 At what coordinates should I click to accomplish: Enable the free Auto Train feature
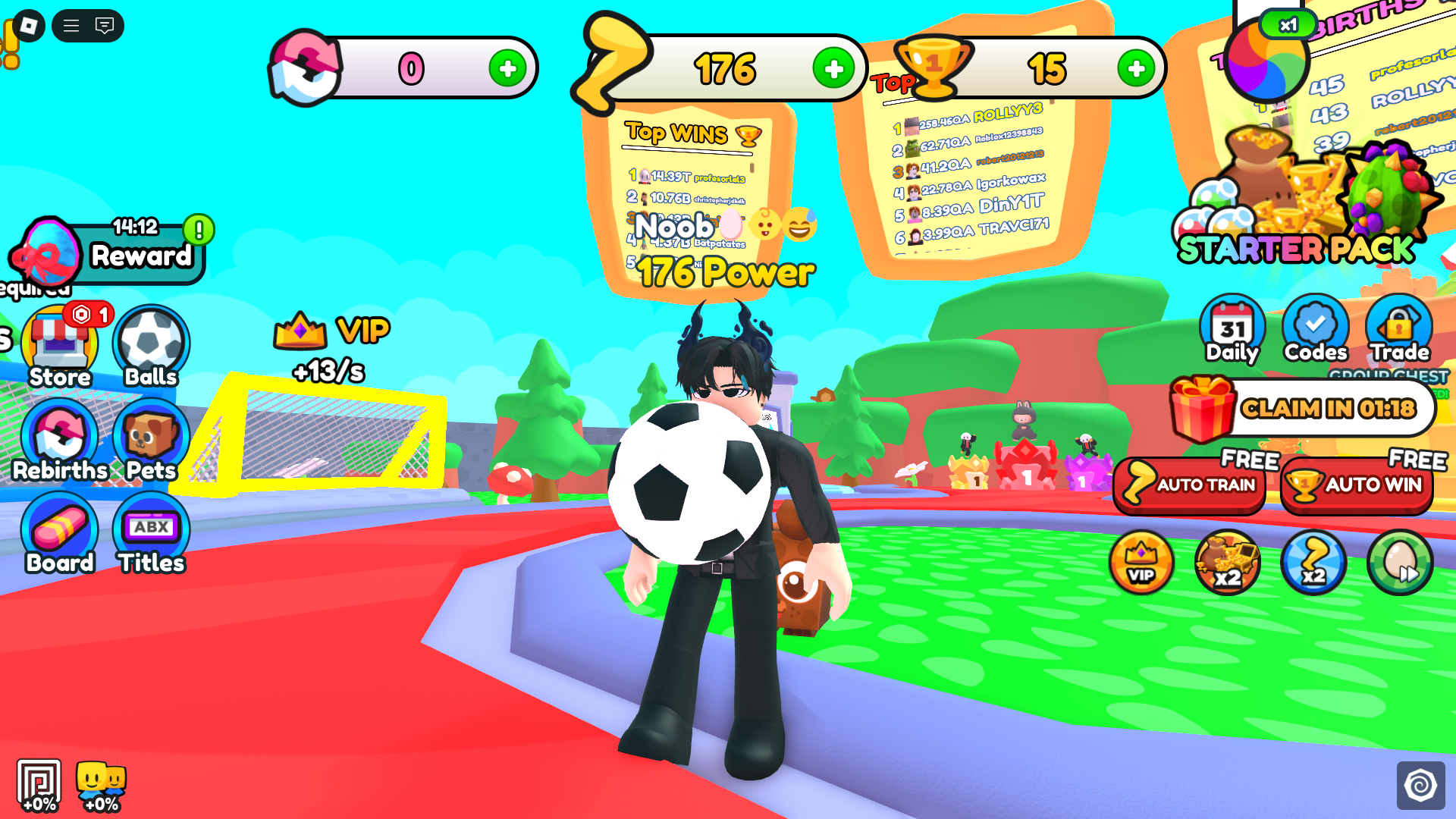tap(1190, 485)
